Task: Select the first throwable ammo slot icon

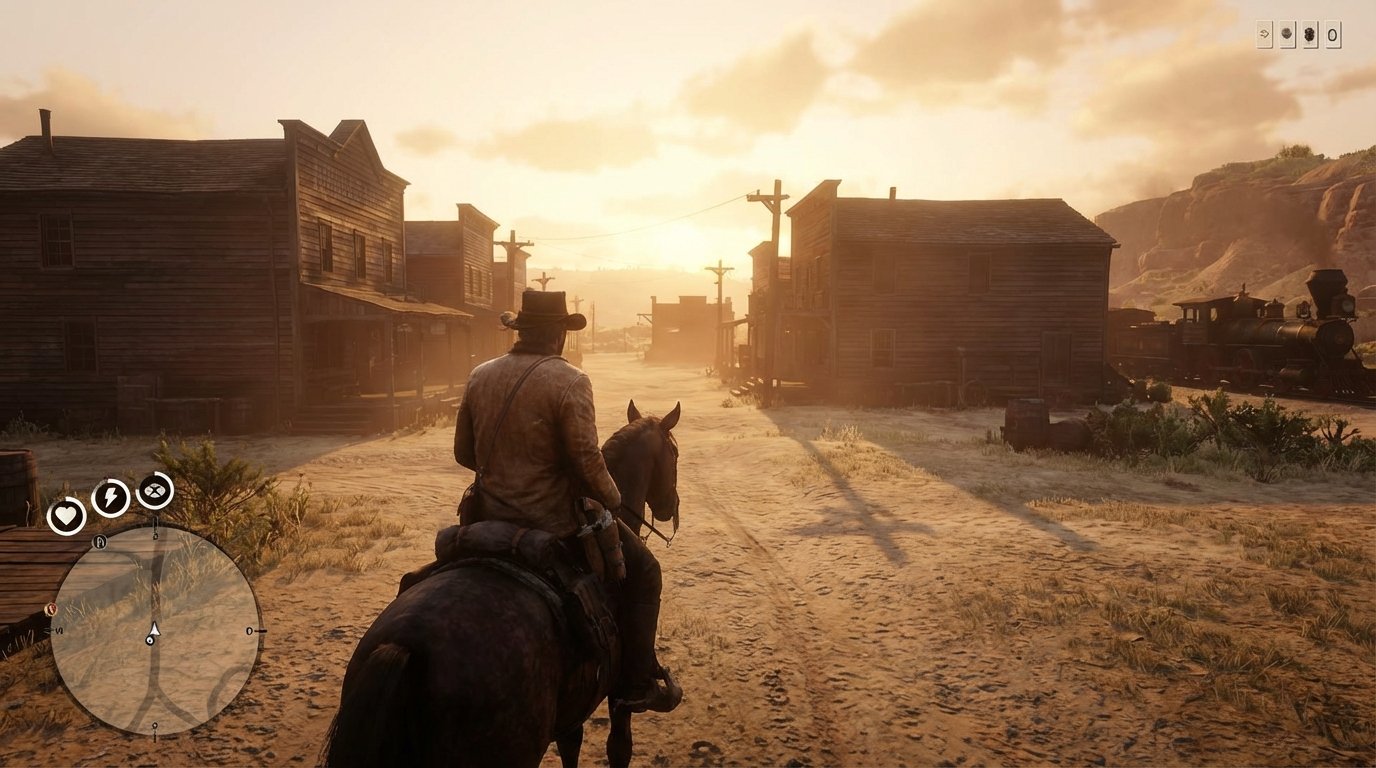Action: pyautogui.click(x=1287, y=34)
